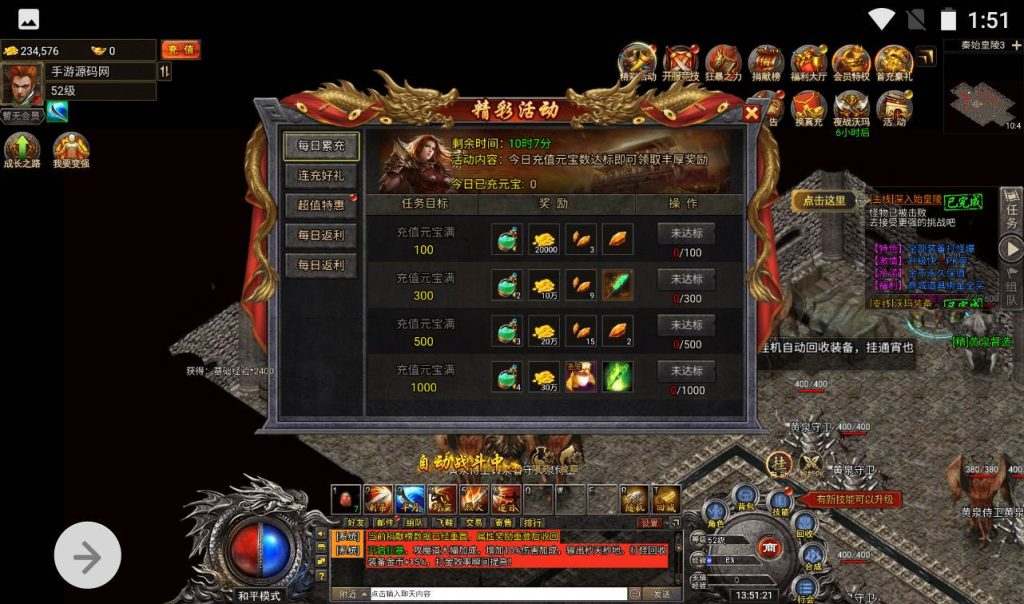
Task: Close the 精彩活动 event window
Action: tap(752, 113)
